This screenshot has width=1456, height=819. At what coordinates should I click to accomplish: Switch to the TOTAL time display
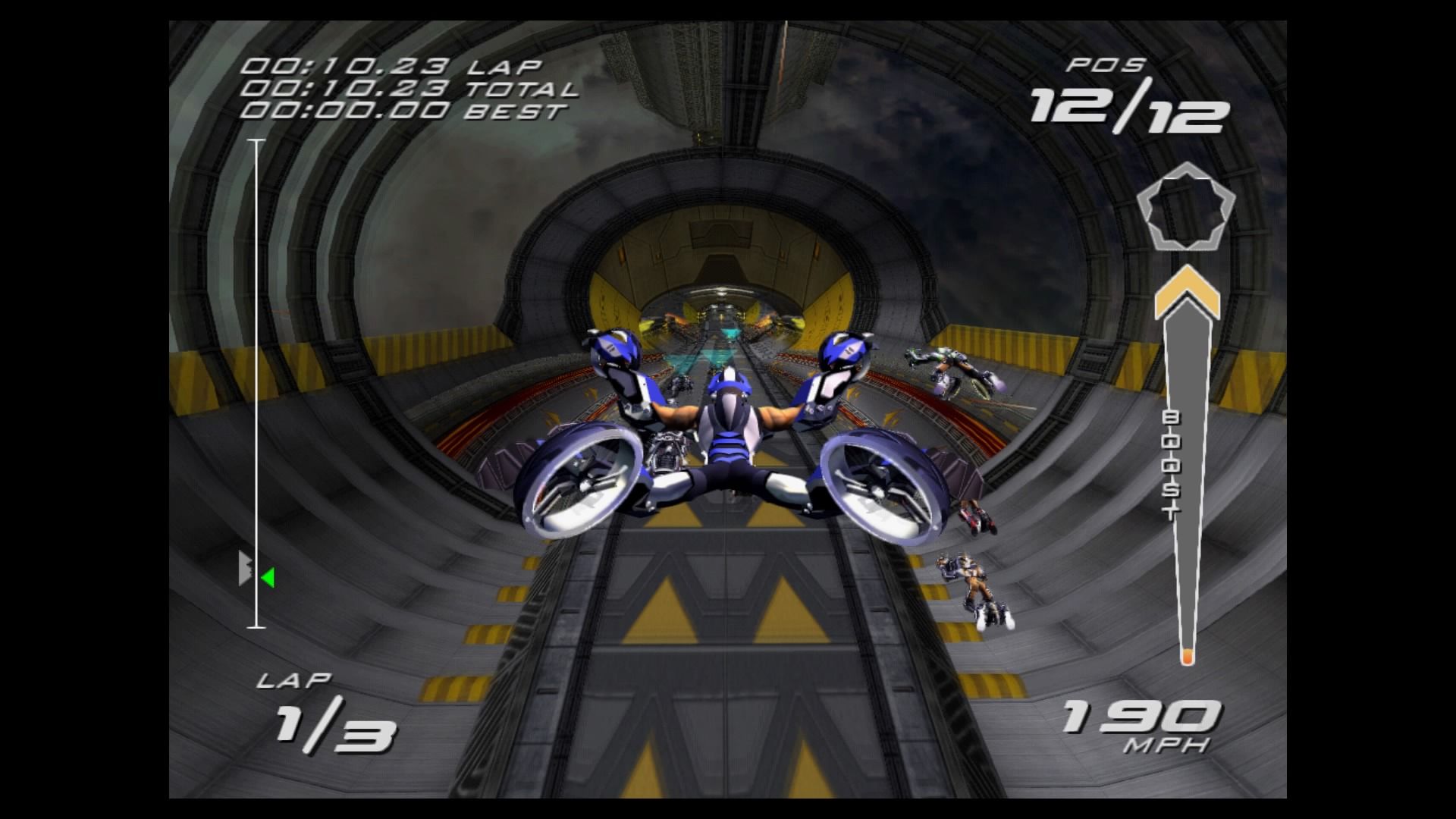(x=402, y=89)
